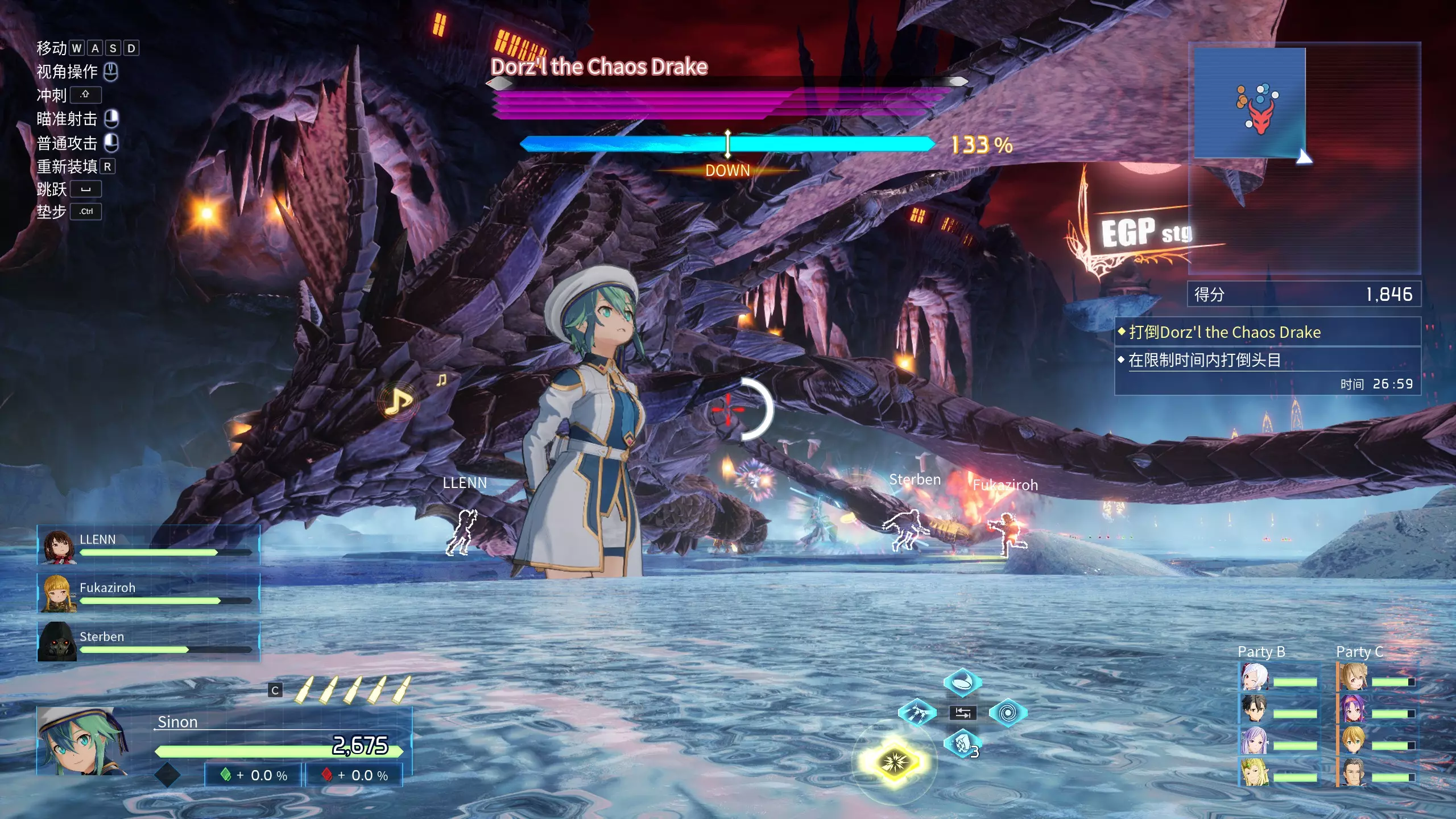Toggle the skill palette swap button

962,713
